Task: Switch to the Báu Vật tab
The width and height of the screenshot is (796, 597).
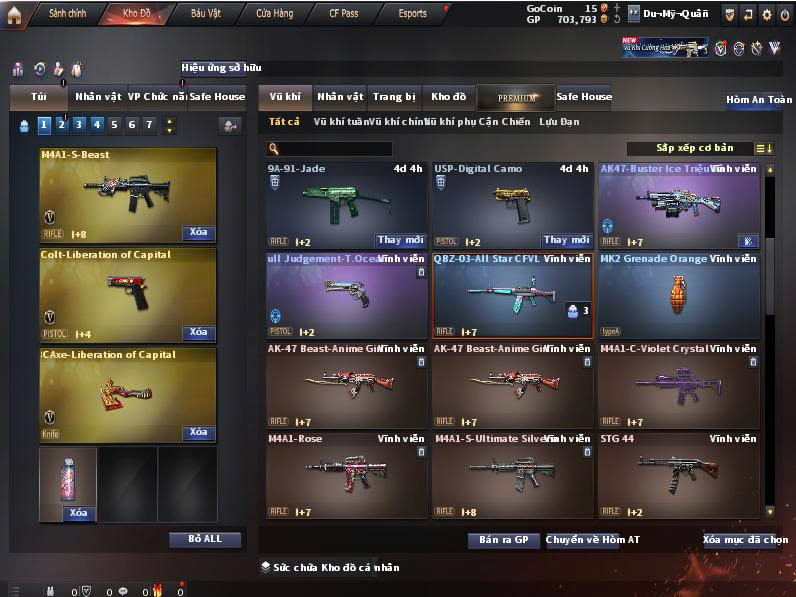Action: point(205,14)
